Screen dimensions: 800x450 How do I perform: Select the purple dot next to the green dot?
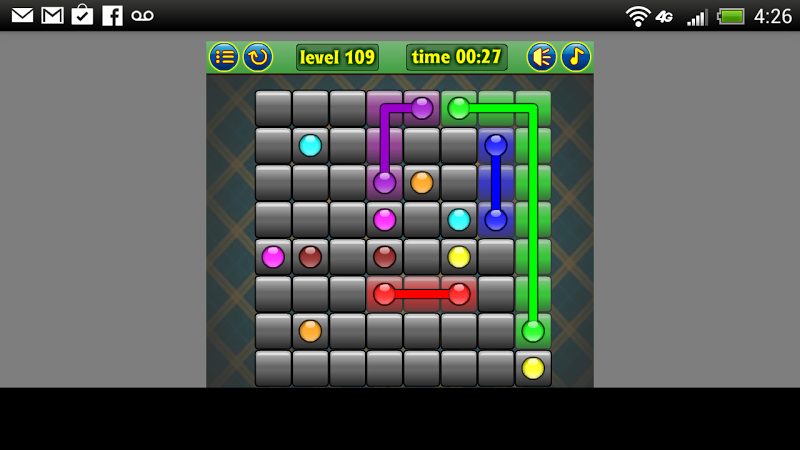[422, 108]
